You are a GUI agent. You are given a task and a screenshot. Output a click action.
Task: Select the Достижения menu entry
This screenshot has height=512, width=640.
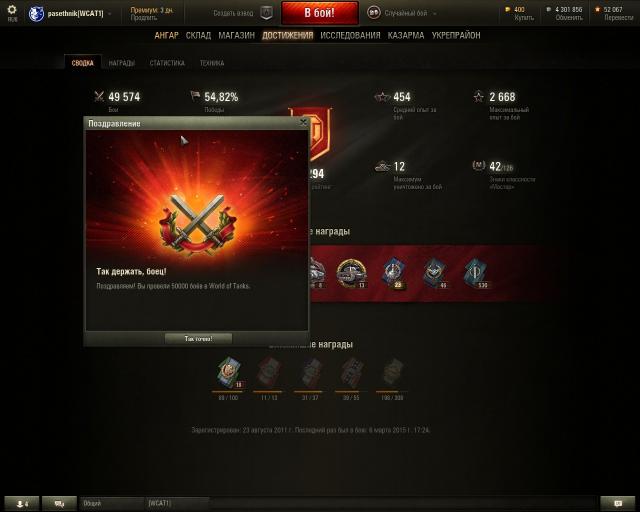[x=287, y=35]
